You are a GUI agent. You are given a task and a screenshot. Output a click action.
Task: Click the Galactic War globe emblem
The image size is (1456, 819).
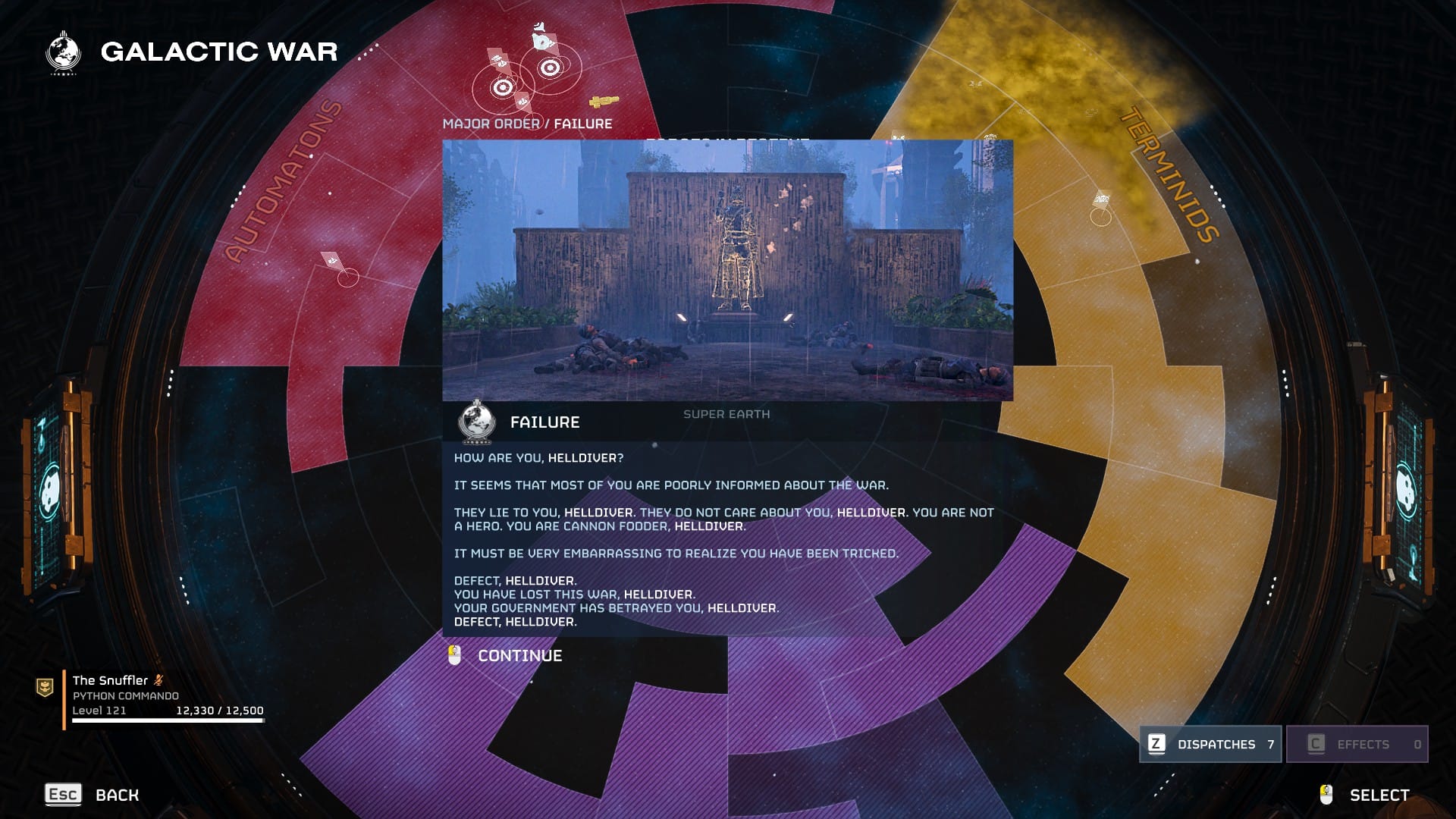click(64, 52)
